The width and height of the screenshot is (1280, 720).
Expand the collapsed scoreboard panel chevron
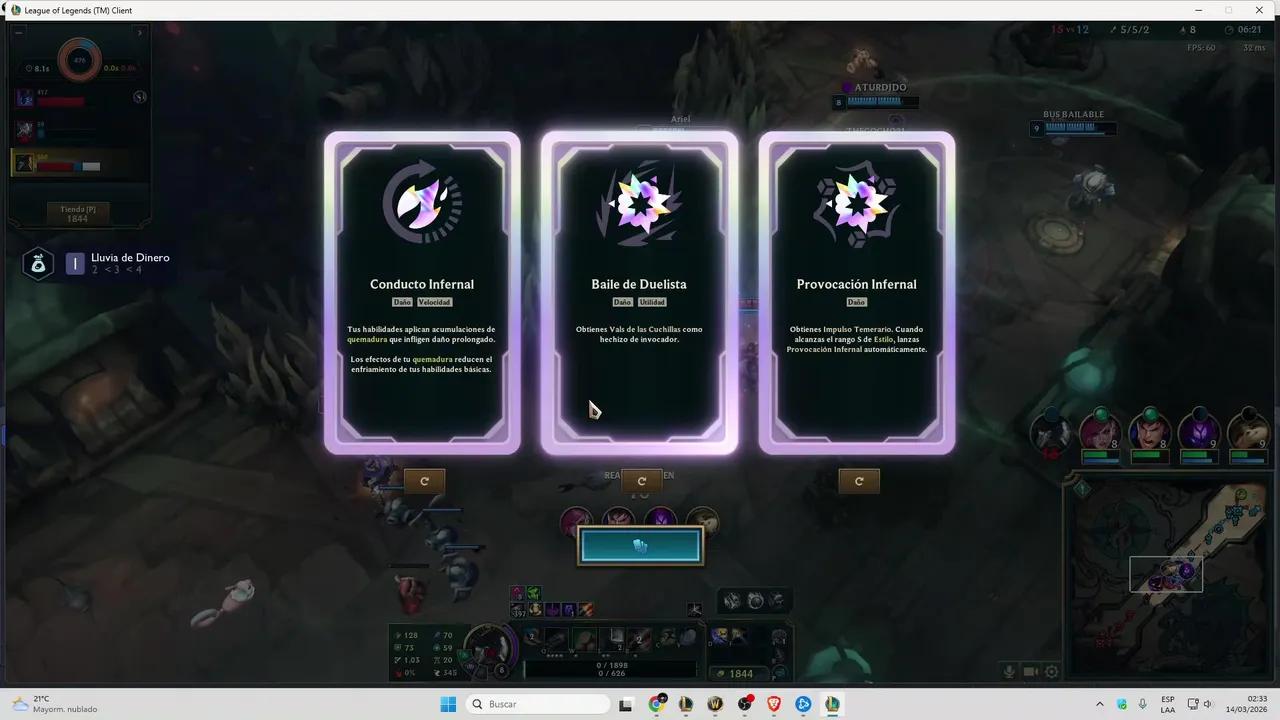[x=140, y=31]
